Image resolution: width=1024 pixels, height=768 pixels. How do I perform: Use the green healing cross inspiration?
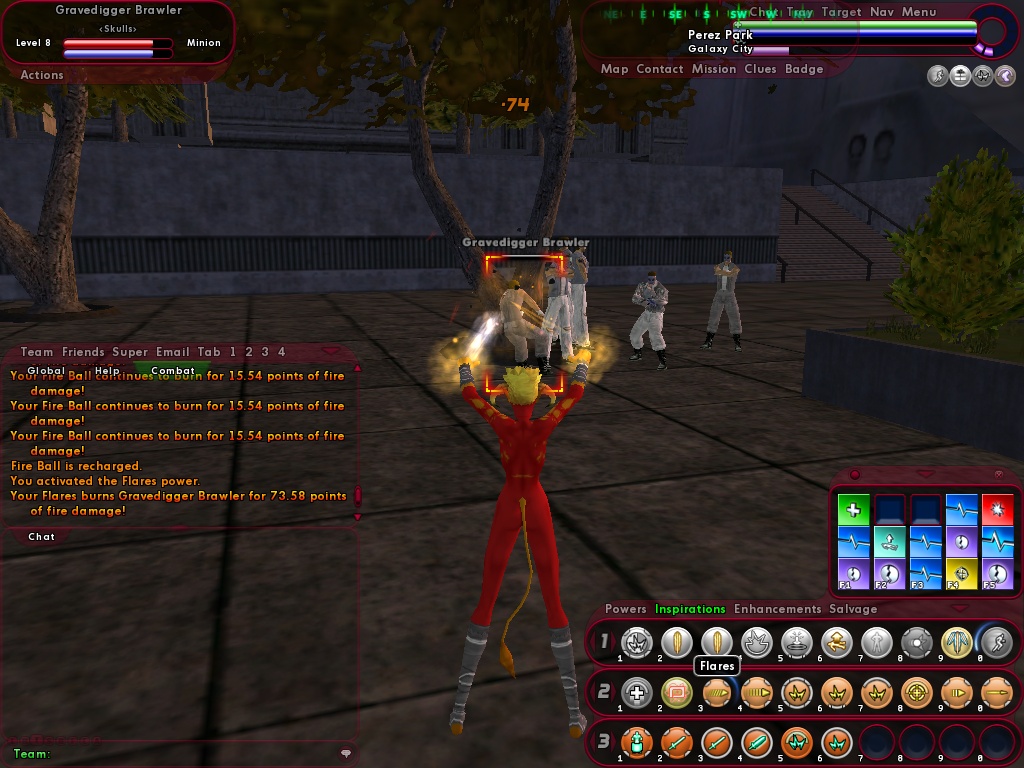tap(853, 510)
